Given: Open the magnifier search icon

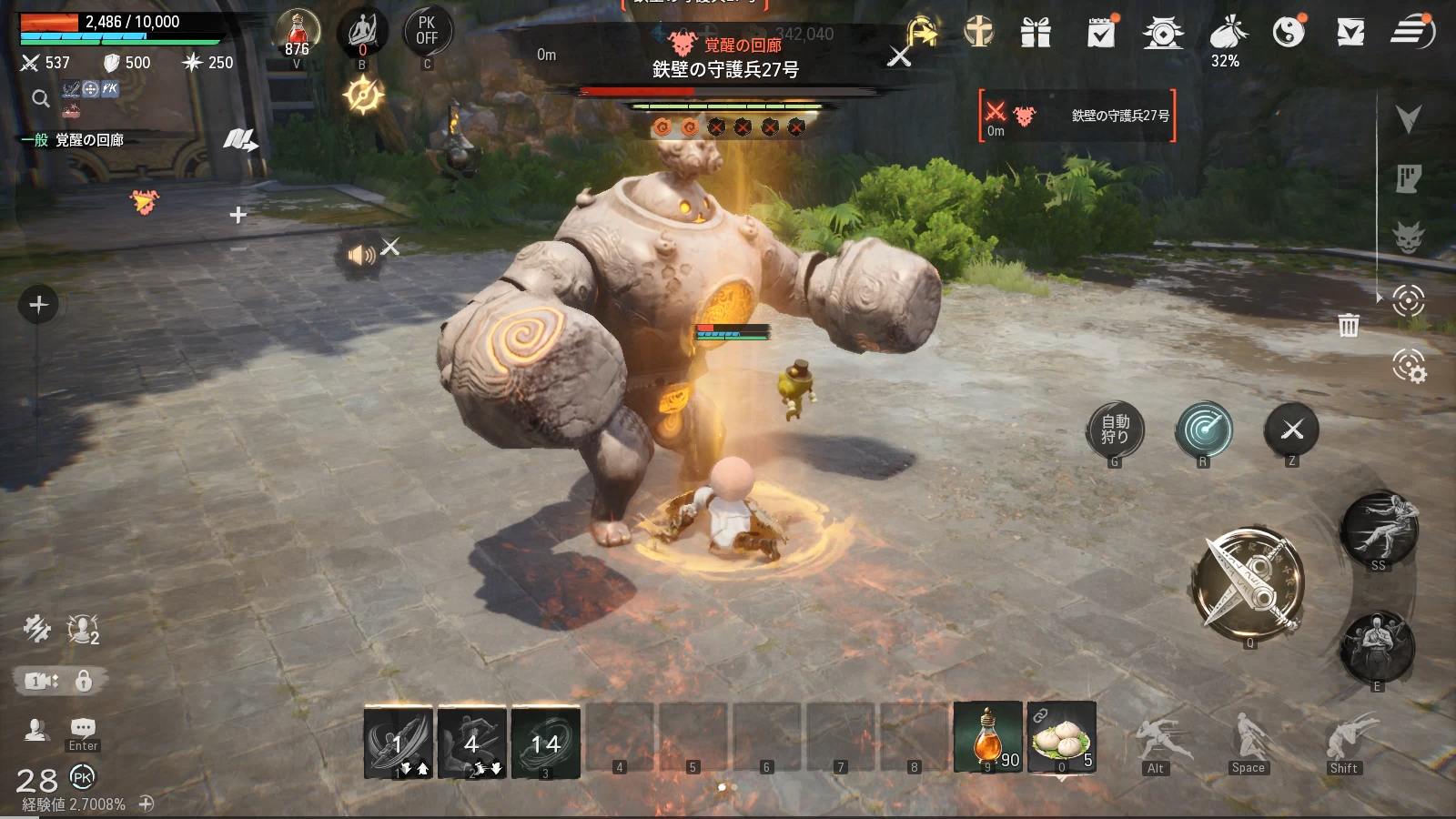Looking at the screenshot, I should click(40, 98).
